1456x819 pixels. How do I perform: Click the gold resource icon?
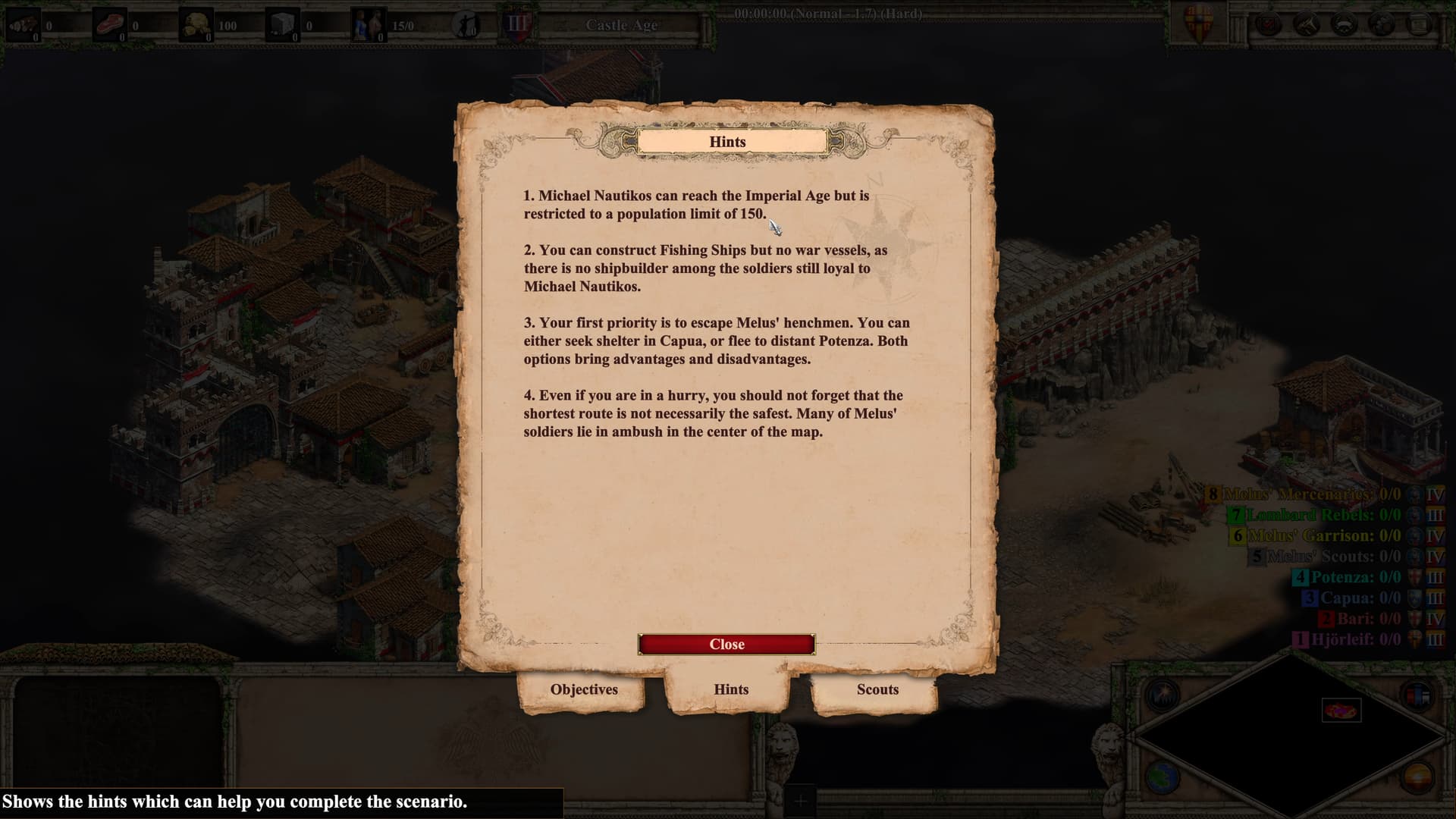(x=197, y=25)
